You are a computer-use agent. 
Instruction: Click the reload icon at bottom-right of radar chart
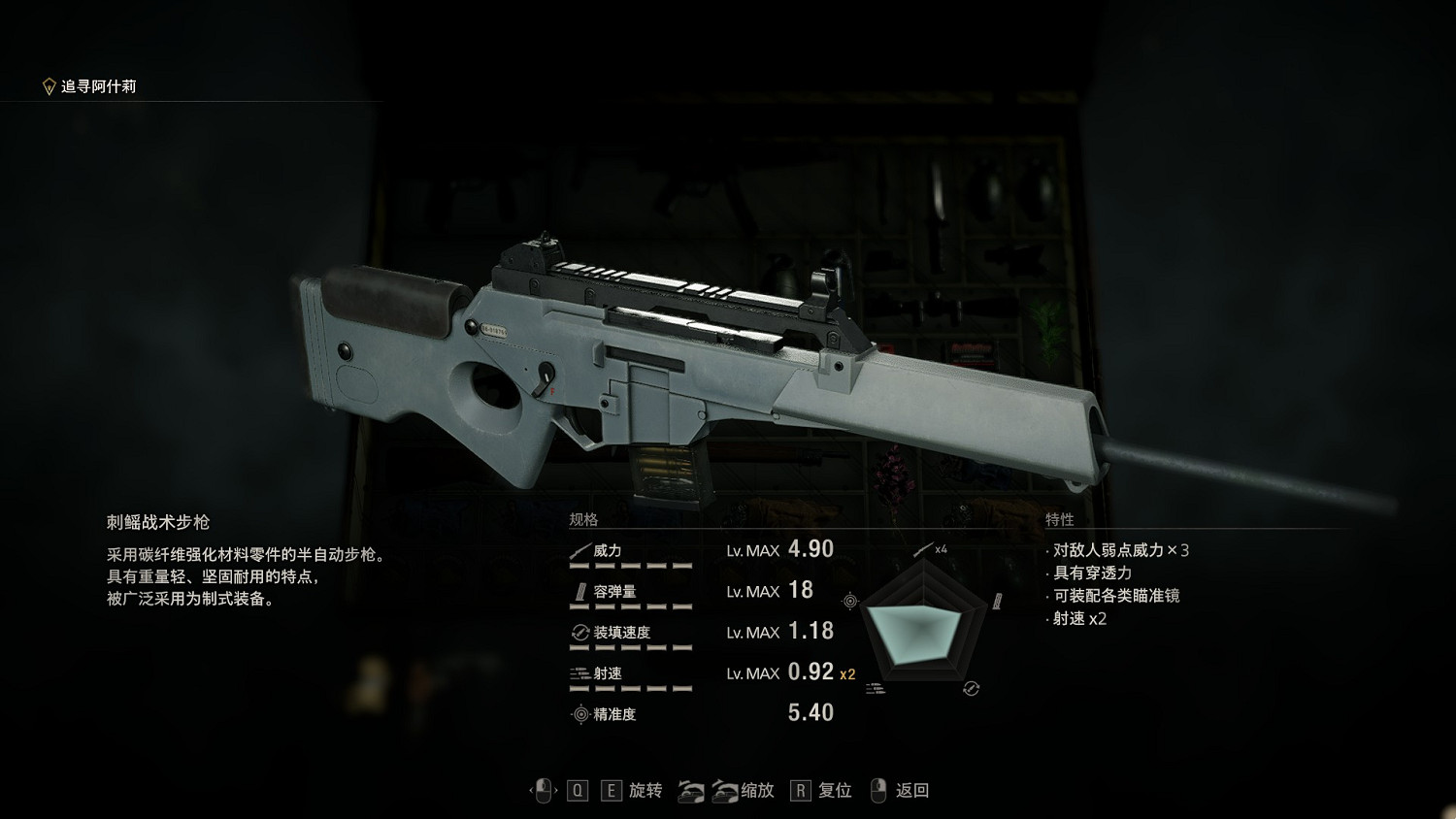972,687
